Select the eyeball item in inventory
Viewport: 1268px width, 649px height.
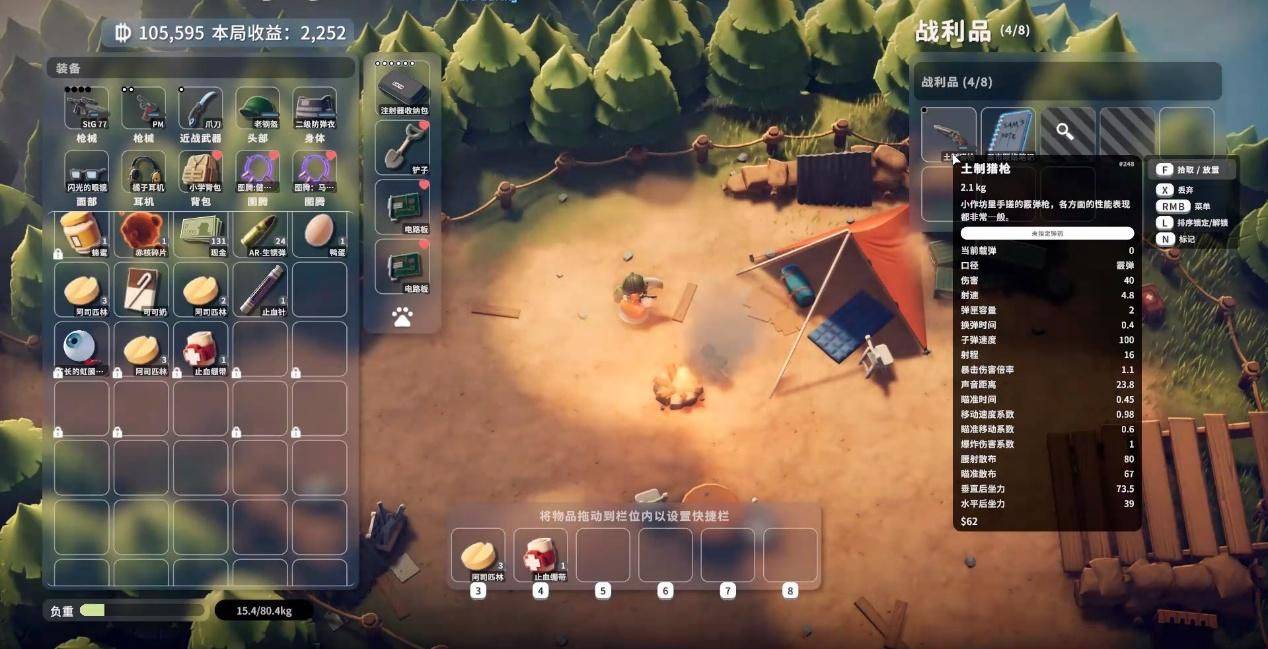[82, 347]
